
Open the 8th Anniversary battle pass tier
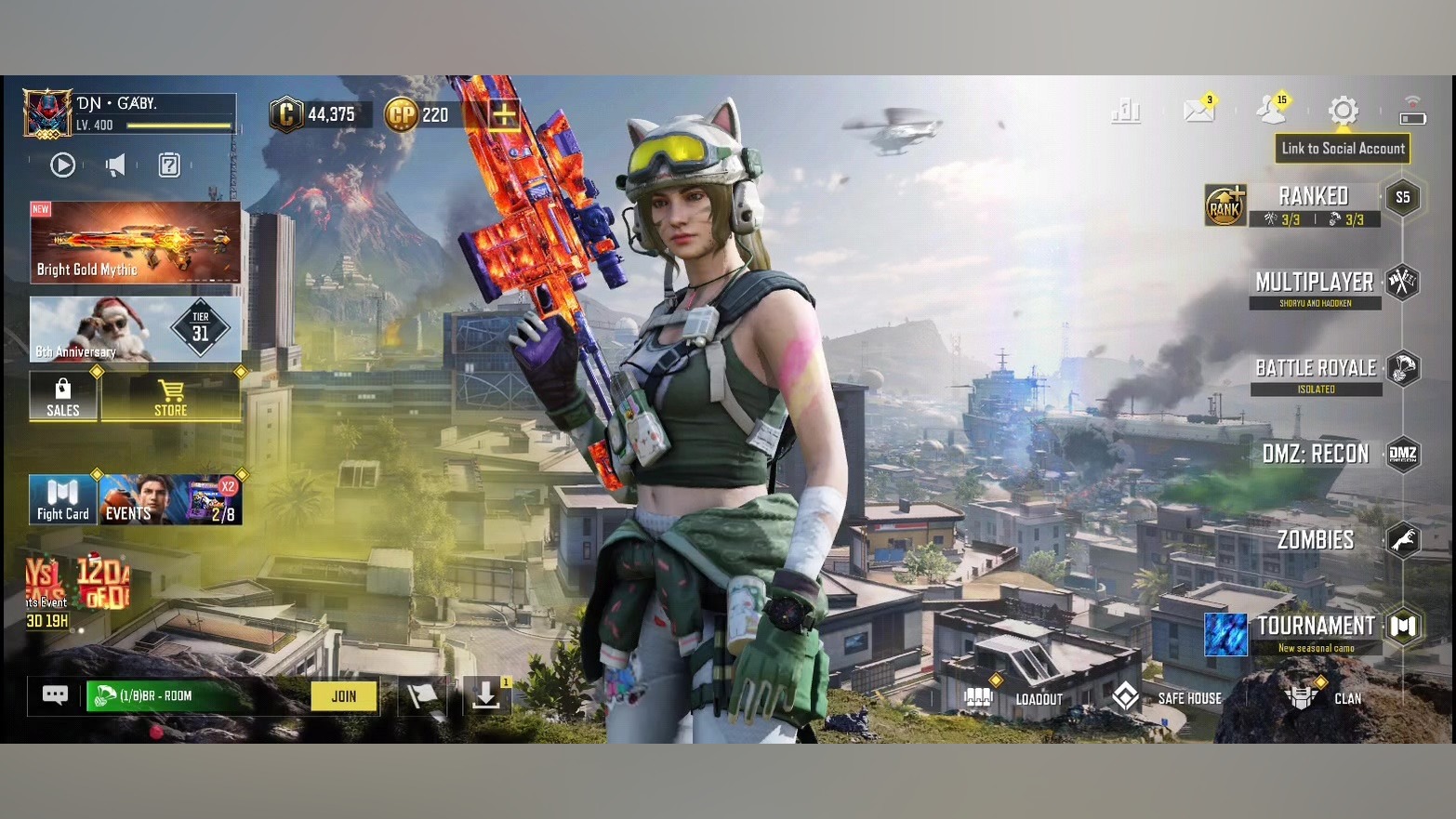point(135,329)
